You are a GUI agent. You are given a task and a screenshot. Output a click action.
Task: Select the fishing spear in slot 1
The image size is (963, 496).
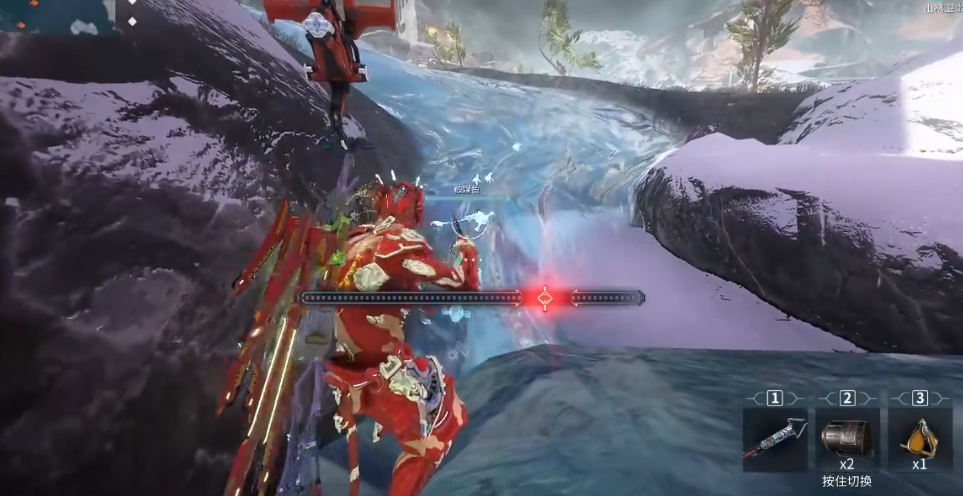tap(774, 438)
